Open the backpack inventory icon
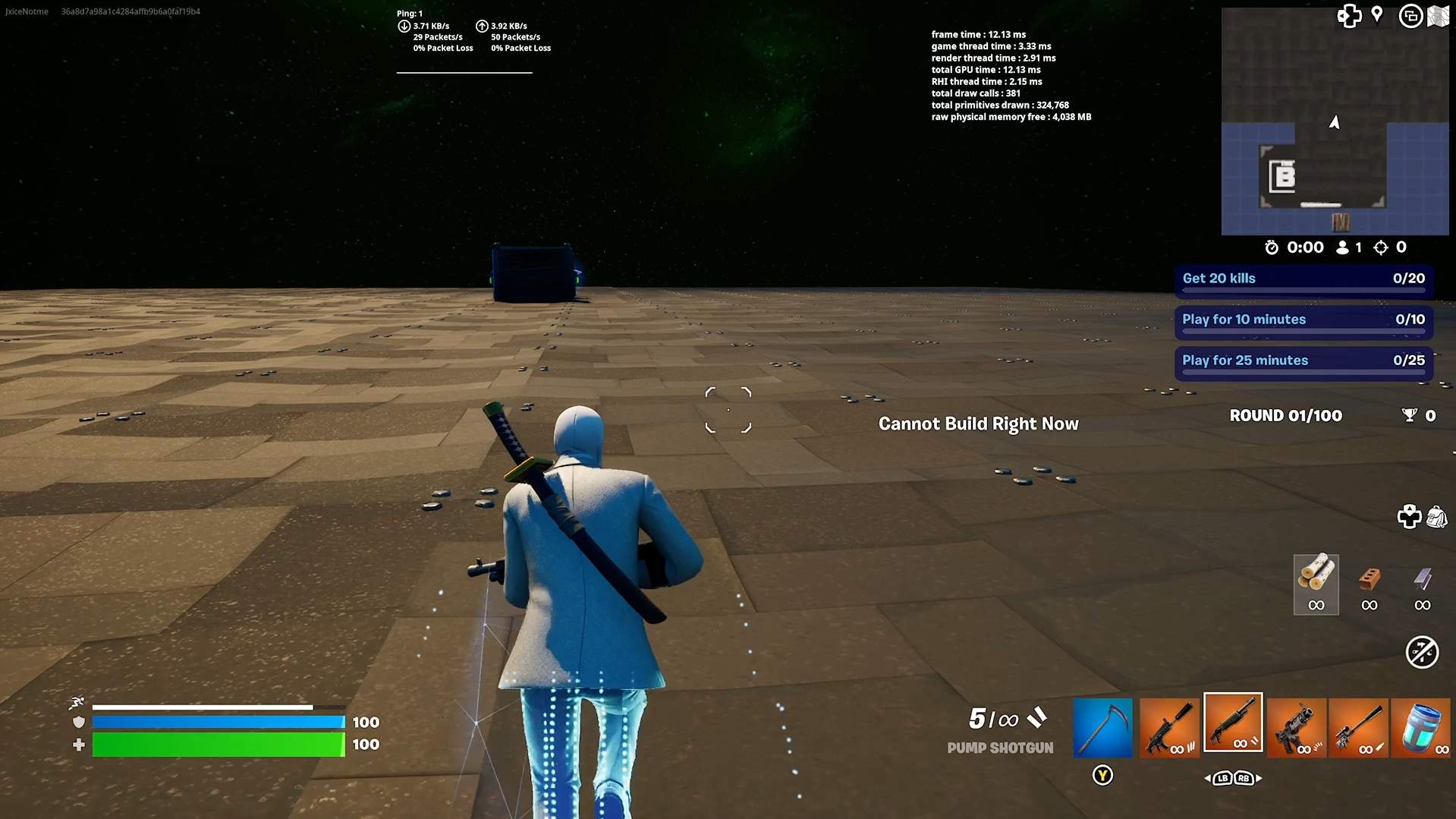 coord(1436,517)
